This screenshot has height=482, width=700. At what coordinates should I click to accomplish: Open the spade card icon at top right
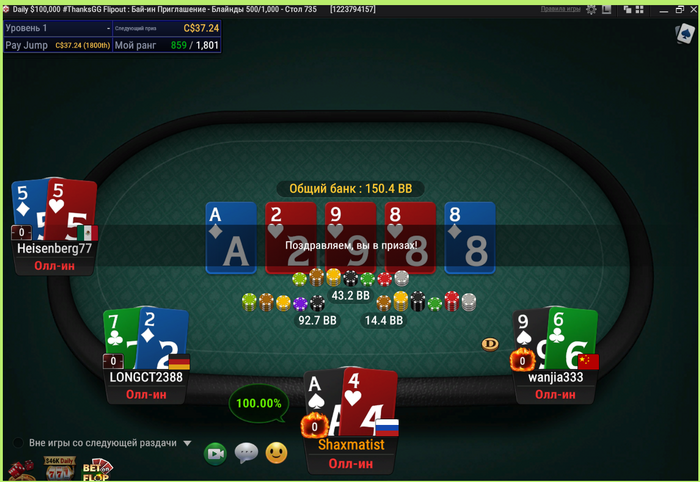click(685, 34)
